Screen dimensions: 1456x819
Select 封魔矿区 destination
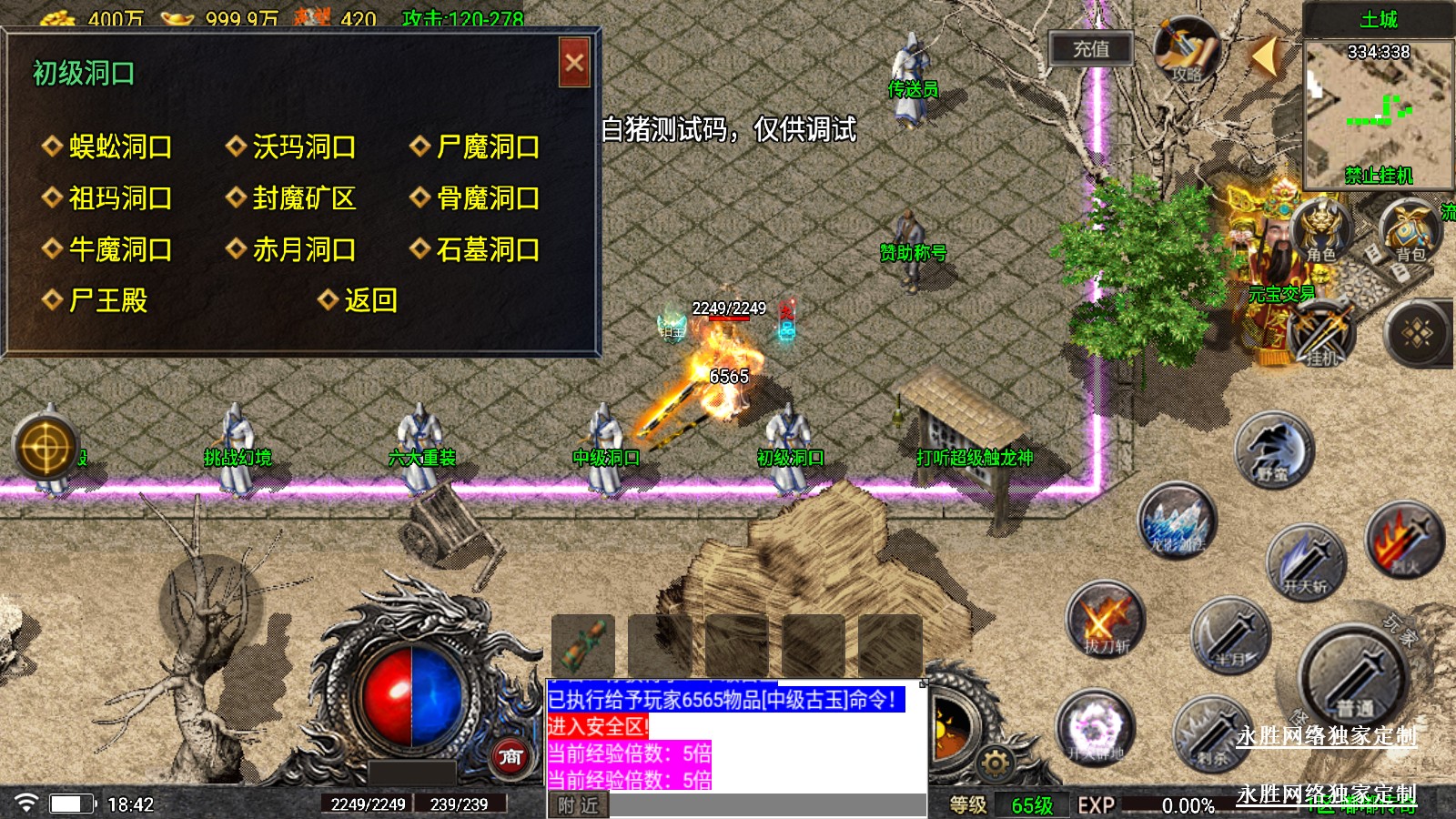coord(303,198)
